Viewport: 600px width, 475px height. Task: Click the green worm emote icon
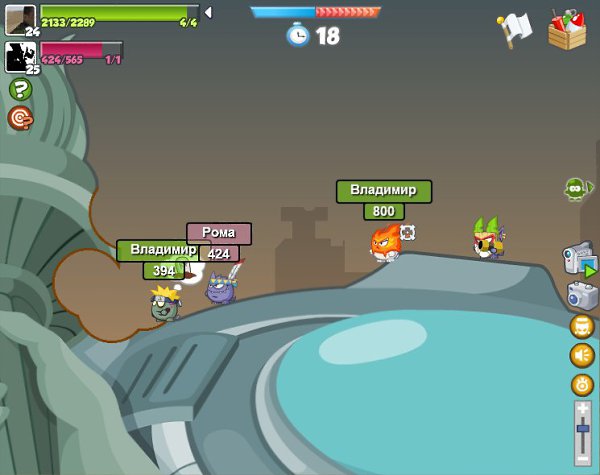[x=575, y=188]
